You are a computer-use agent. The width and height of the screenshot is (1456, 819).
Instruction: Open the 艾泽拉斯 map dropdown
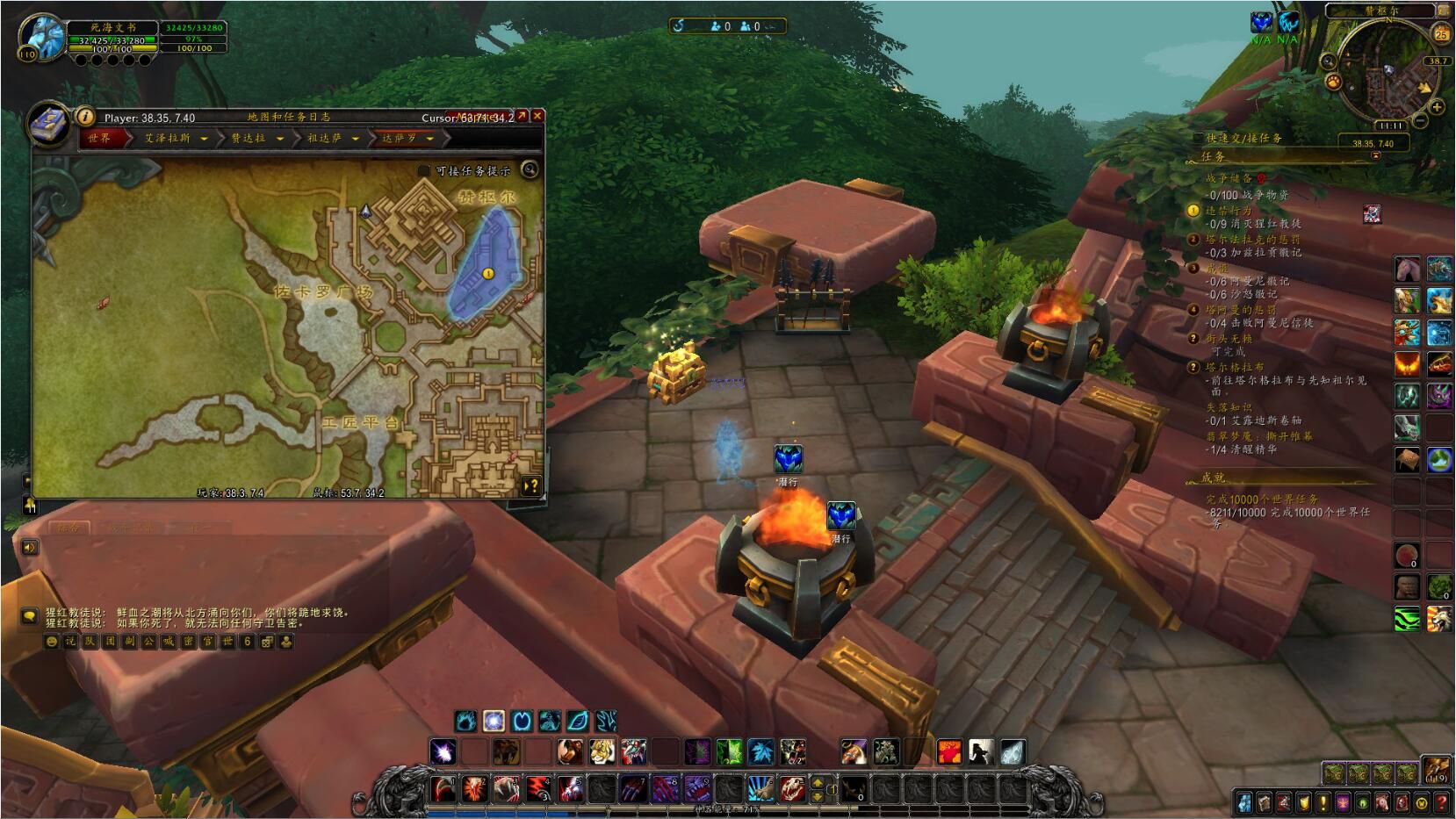click(x=204, y=139)
